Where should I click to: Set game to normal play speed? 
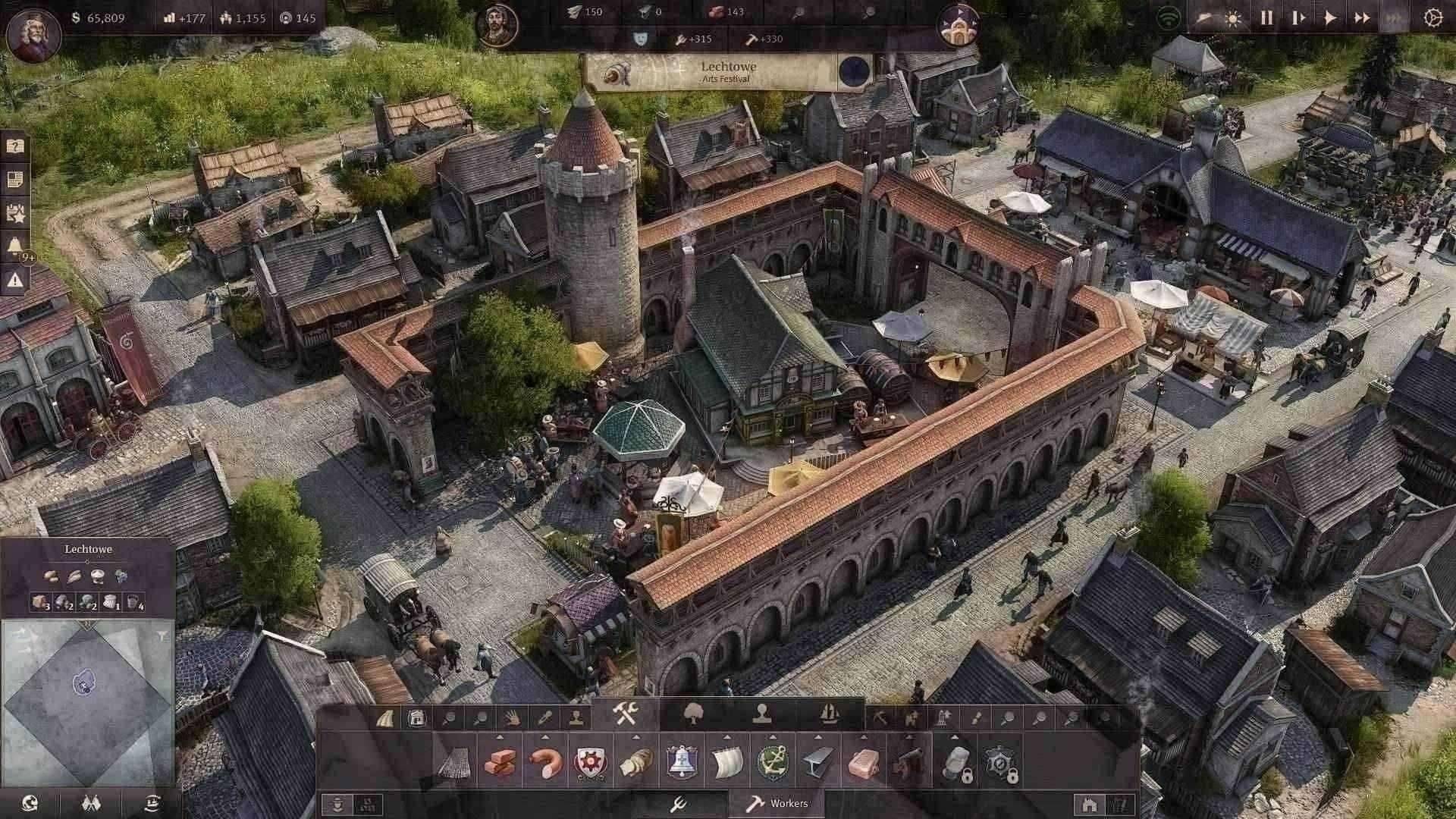coord(1330,18)
